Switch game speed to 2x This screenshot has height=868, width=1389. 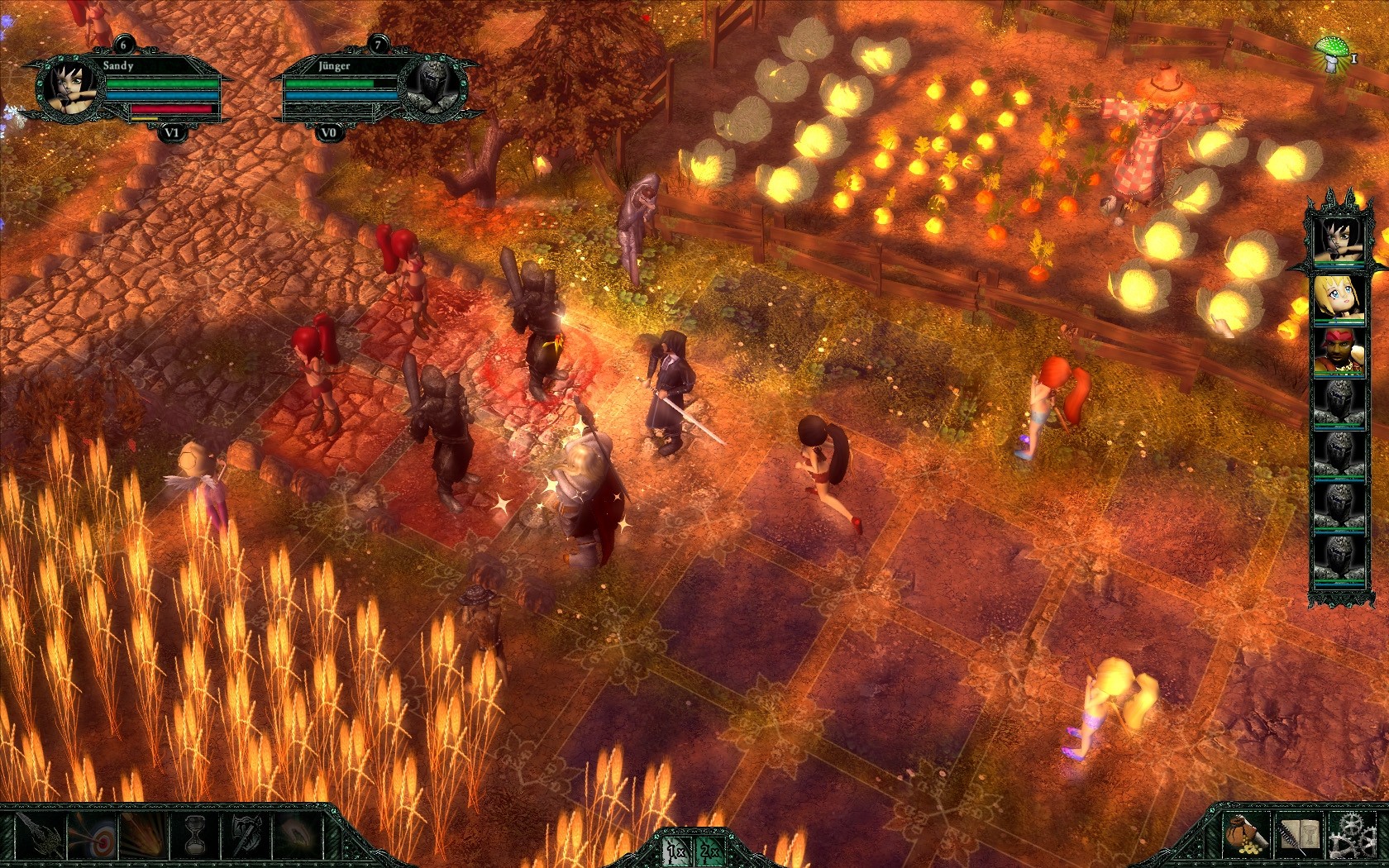(709, 851)
